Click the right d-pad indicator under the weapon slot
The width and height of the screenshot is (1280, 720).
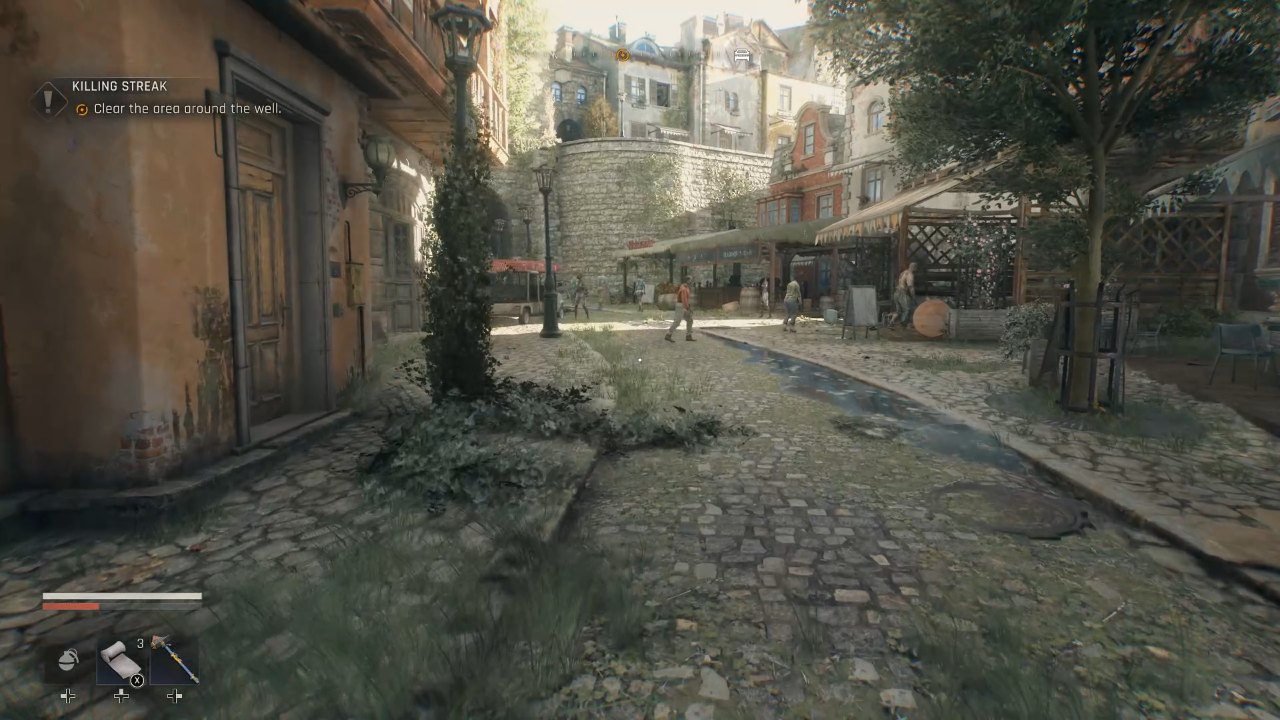(172, 694)
